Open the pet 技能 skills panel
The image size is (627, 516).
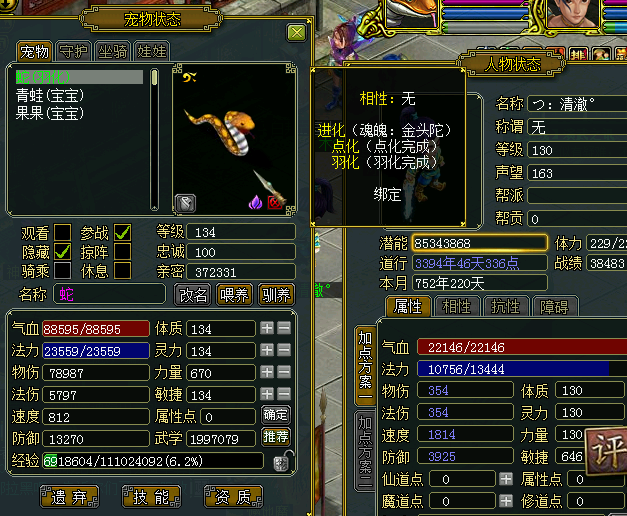click(150, 495)
